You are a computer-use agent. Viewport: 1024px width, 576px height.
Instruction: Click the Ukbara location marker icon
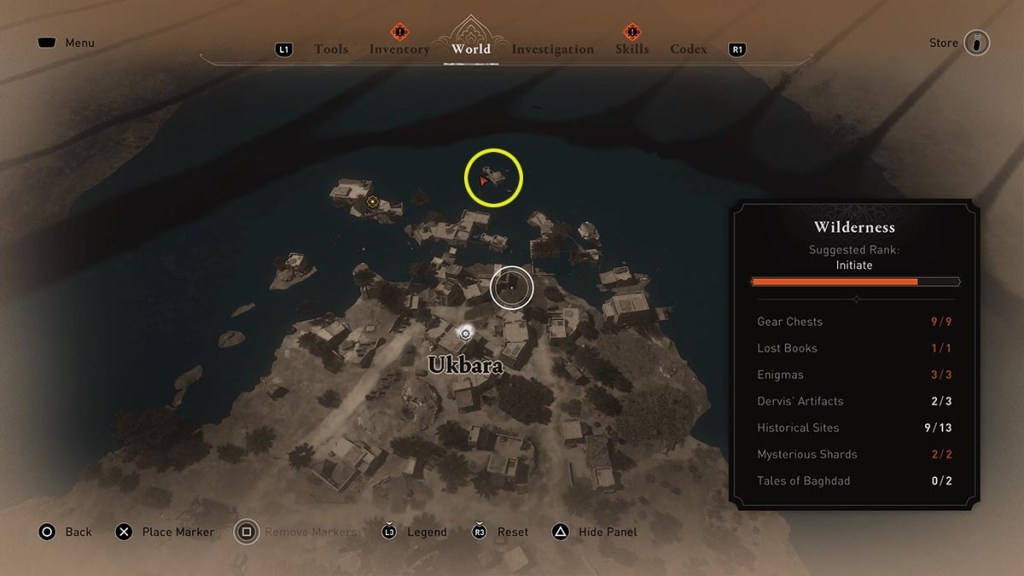click(465, 332)
